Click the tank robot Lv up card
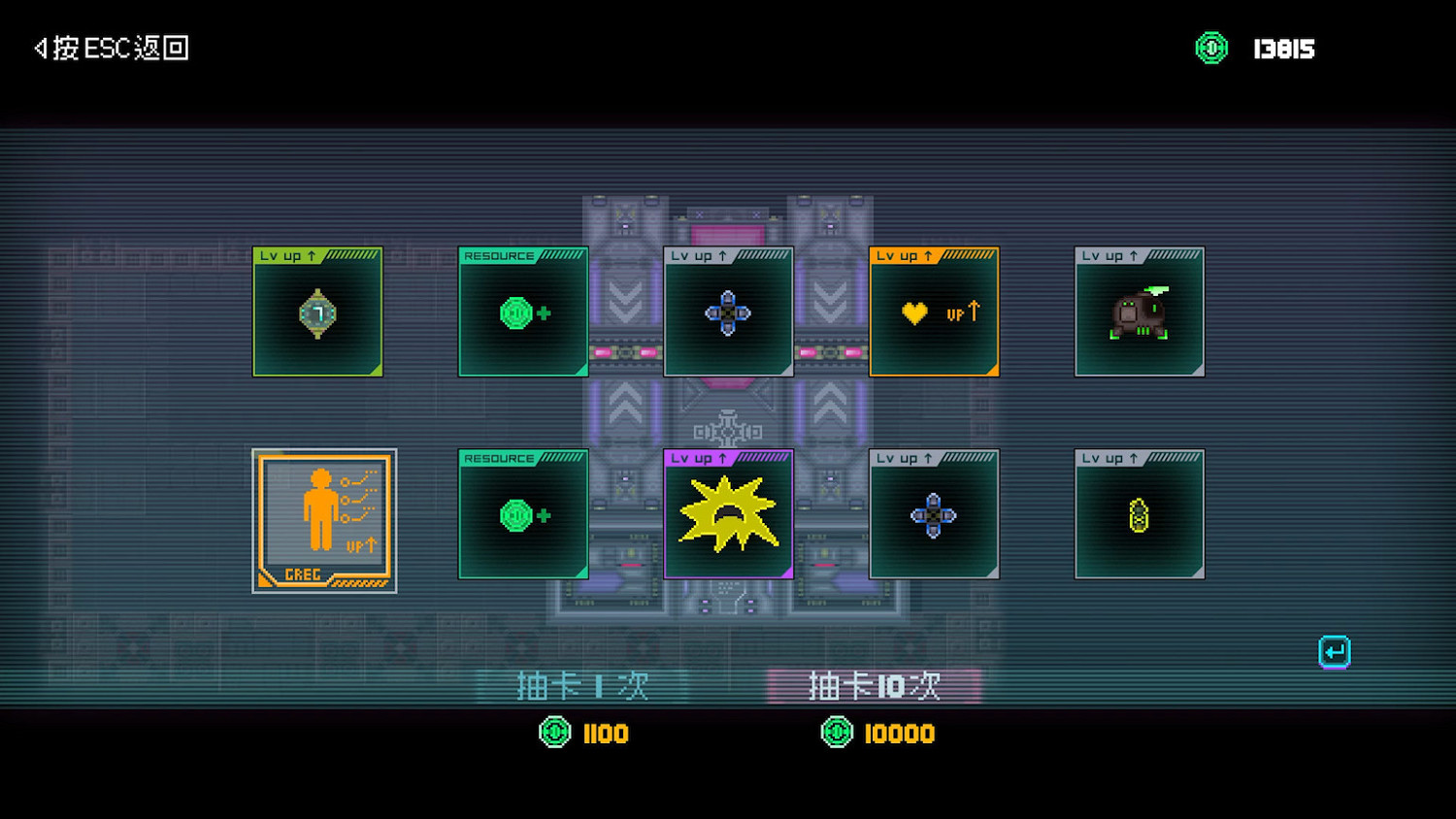The image size is (1456, 819). pos(1140,312)
